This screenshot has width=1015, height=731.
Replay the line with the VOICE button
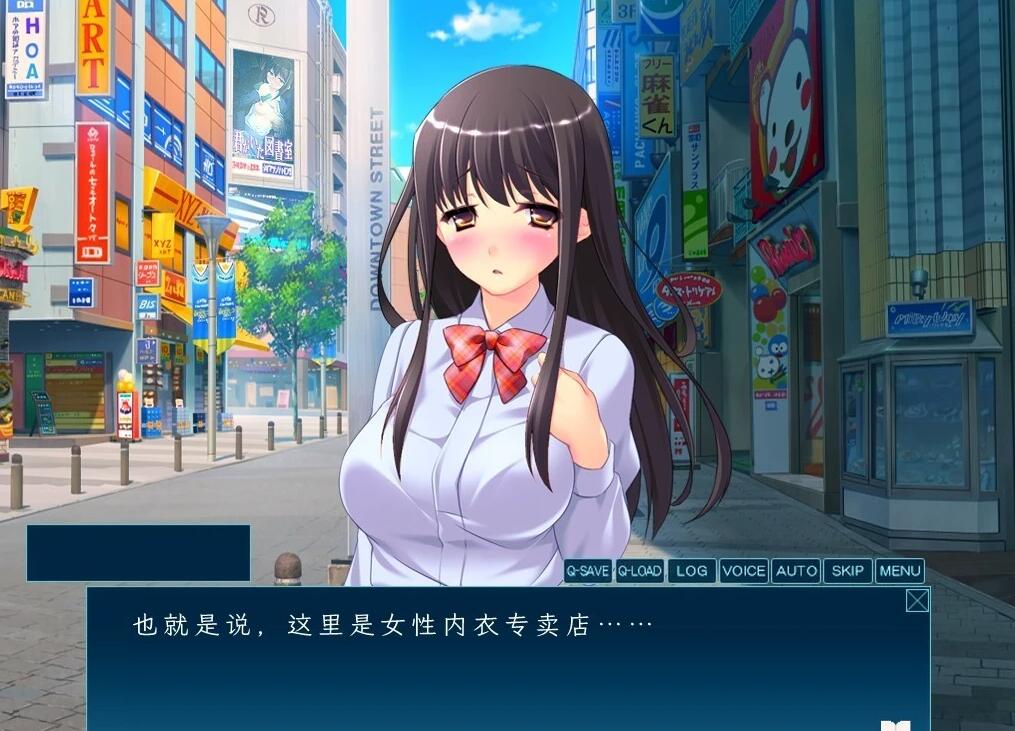pos(743,571)
